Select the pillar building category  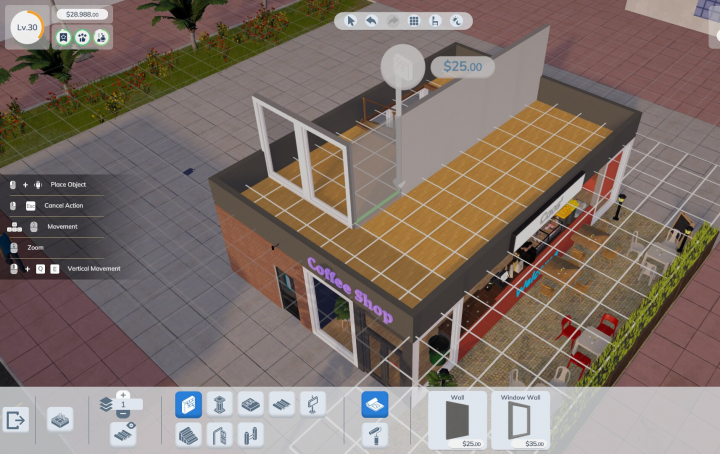pos(220,404)
